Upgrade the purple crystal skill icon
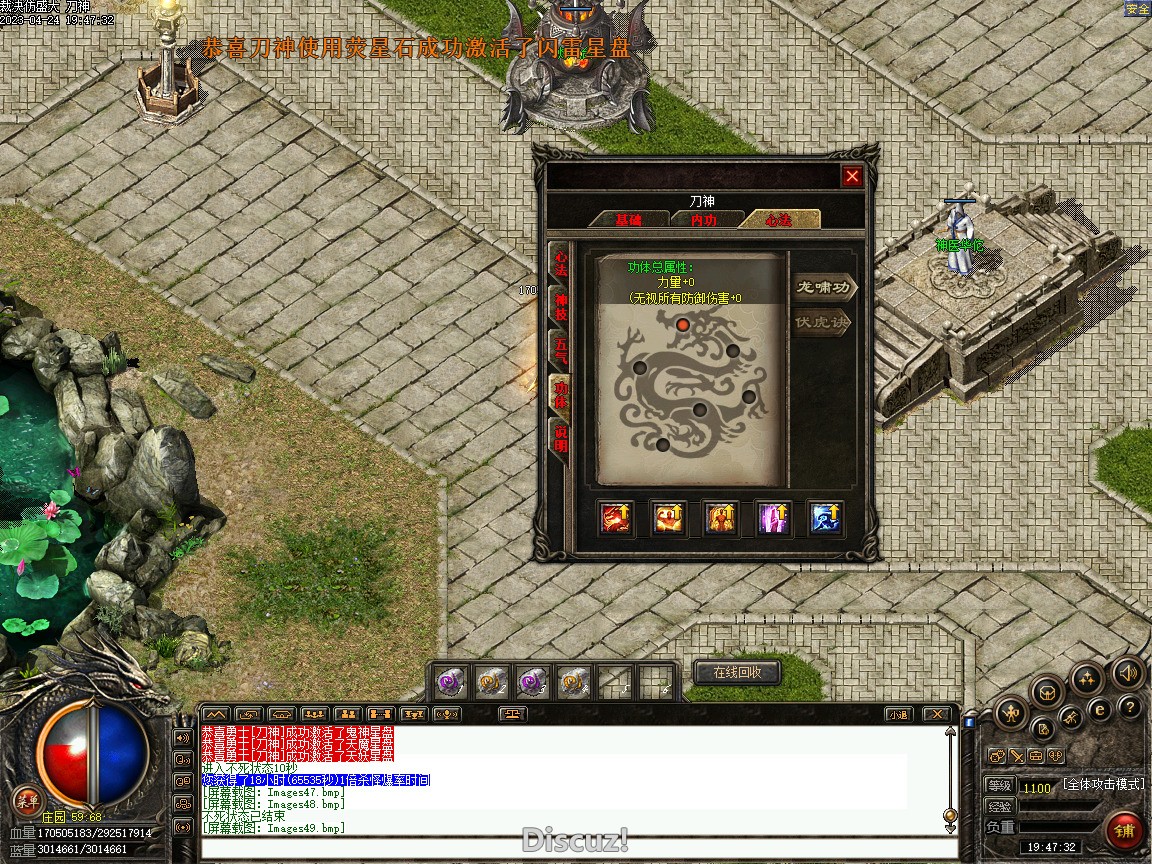 [773, 518]
